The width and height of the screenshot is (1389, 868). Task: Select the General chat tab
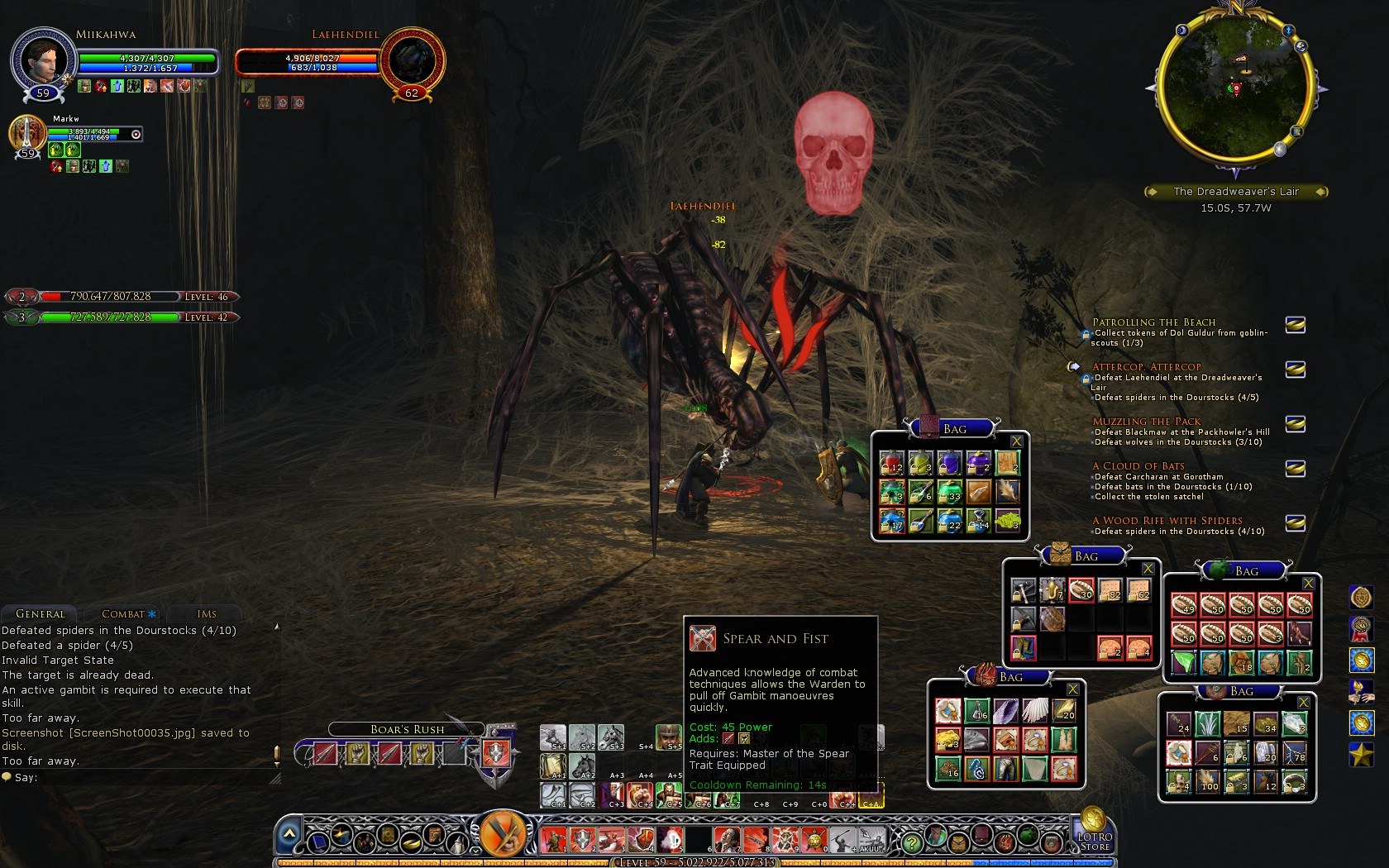pyautogui.click(x=40, y=614)
